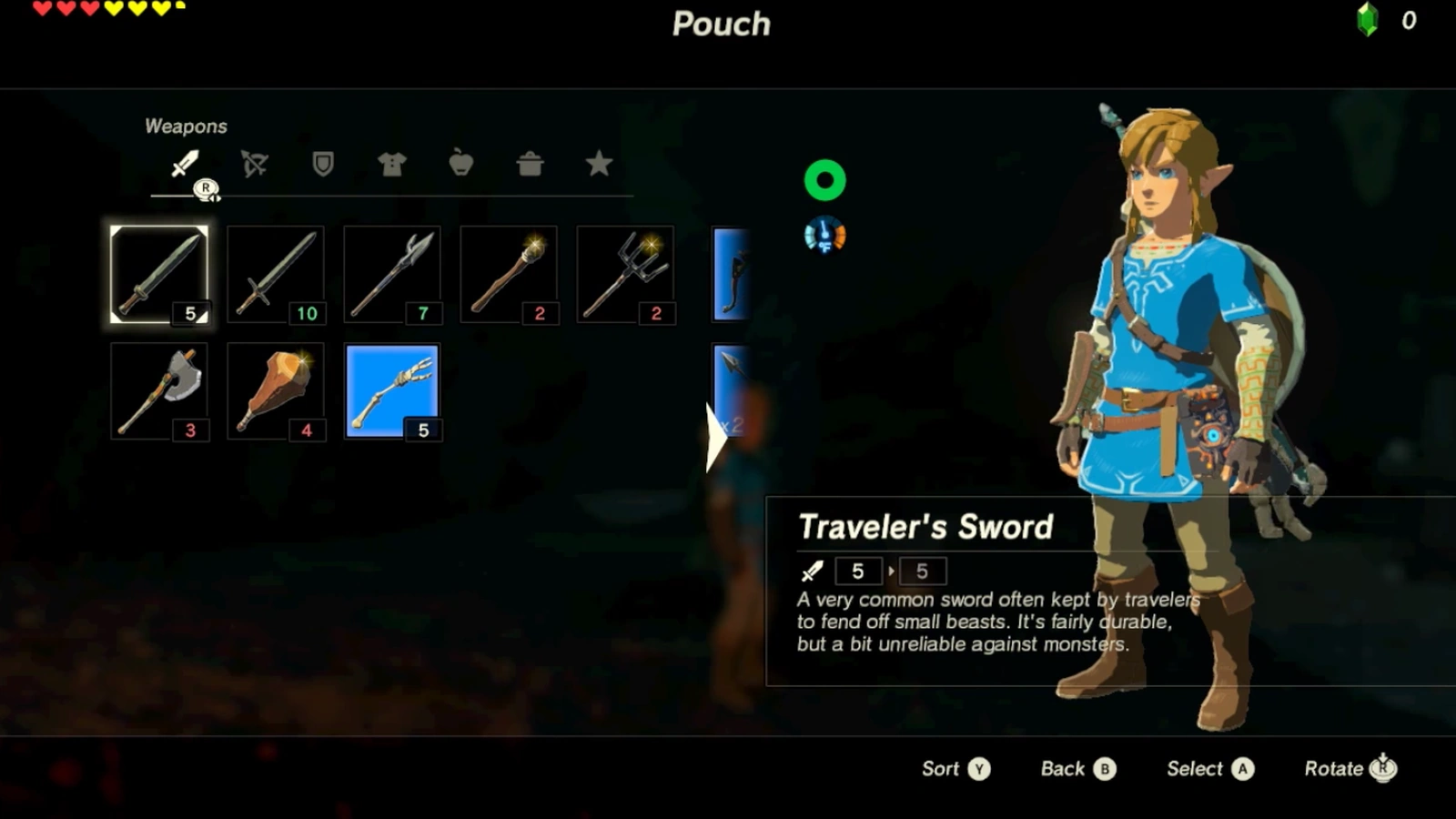The width and height of the screenshot is (1456, 819).
Task: Click the right arrow to reveal more weapons
Action: [x=718, y=439]
